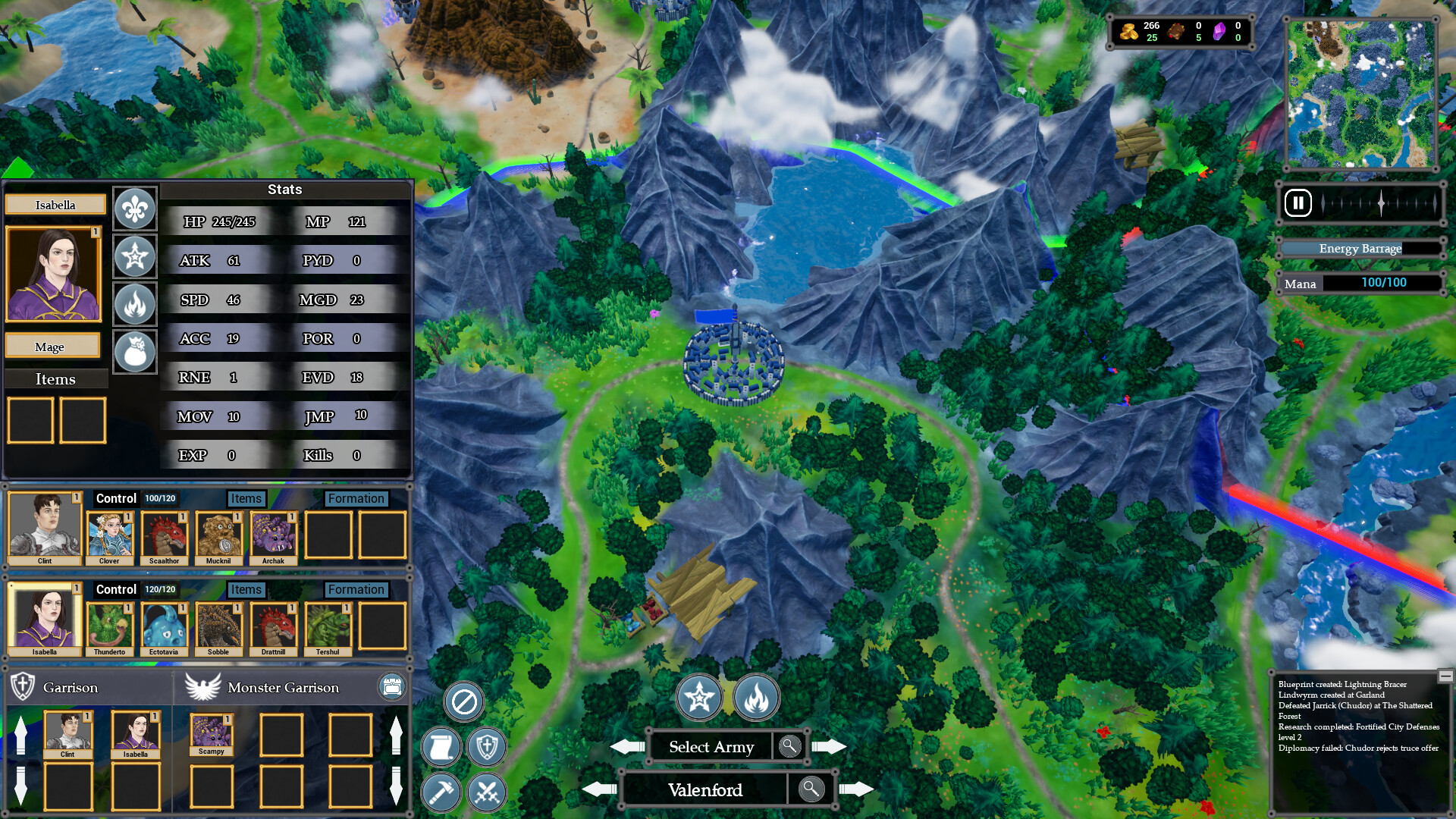Screen dimensions: 1456x819
Task: Open Isabella's star abilities icon
Action: tap(134, 256)
